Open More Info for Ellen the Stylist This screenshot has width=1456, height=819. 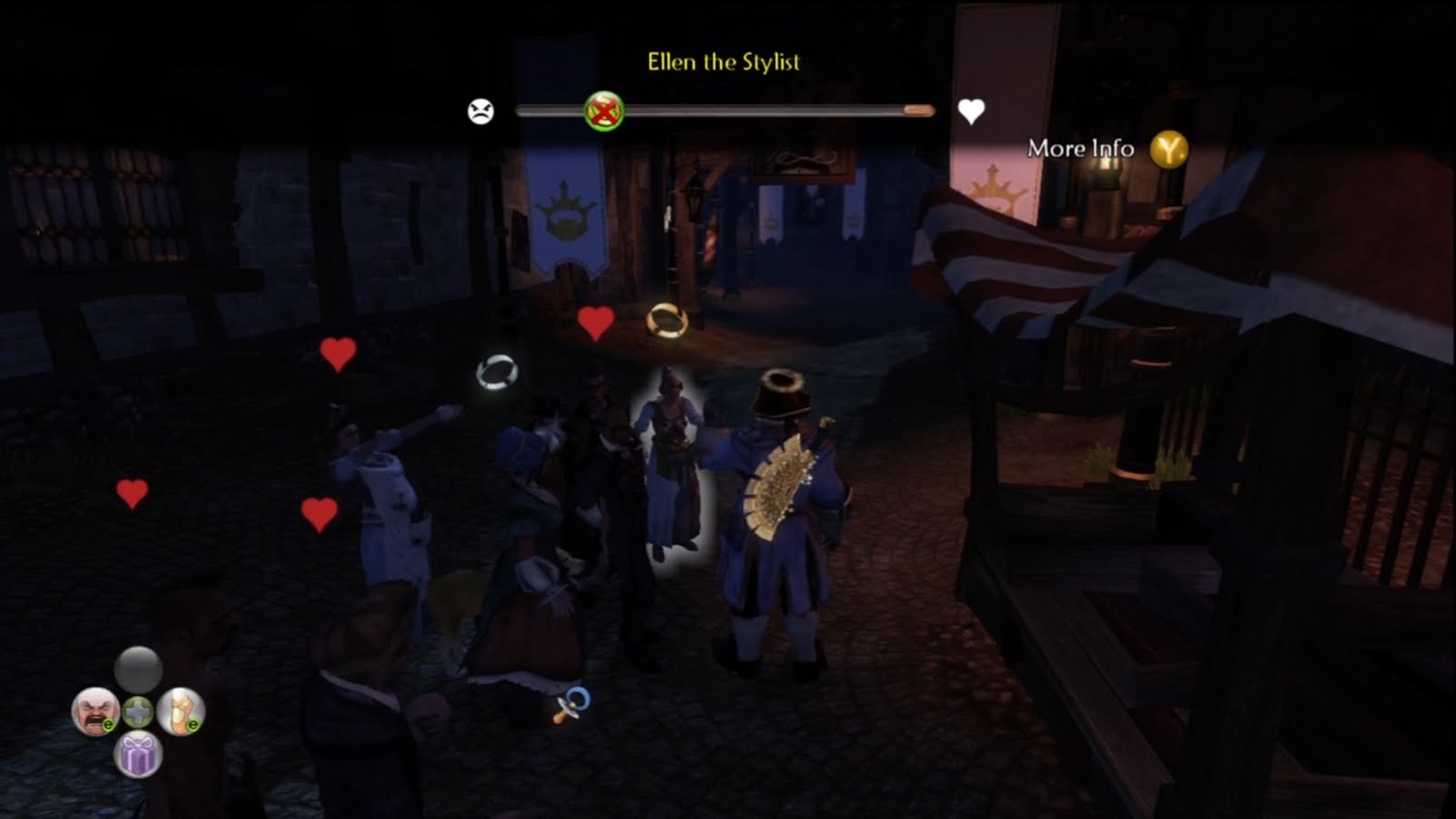[1079, 147]
